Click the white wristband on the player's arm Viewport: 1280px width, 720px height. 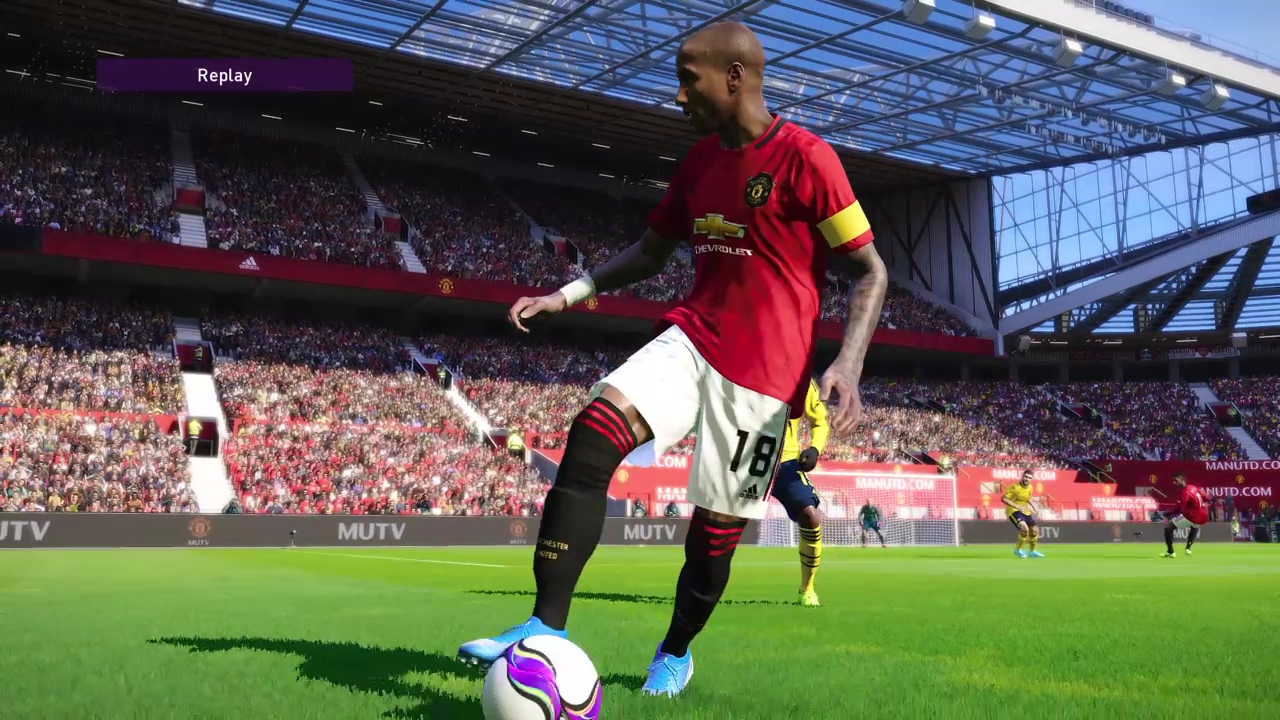tap(578, 289)
